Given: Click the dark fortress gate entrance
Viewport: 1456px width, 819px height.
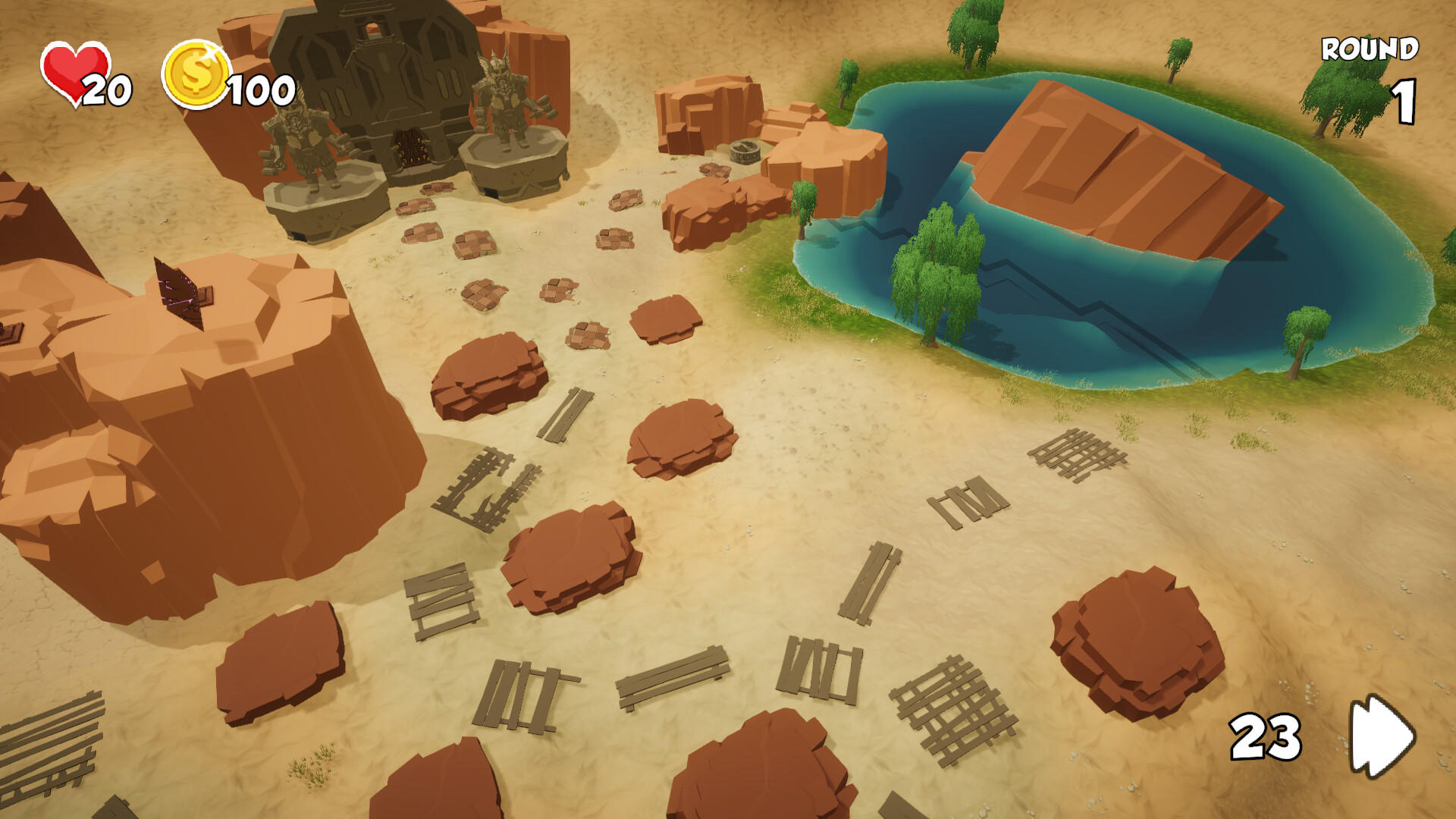Looking at the screenshot, I should click(413, 148).
